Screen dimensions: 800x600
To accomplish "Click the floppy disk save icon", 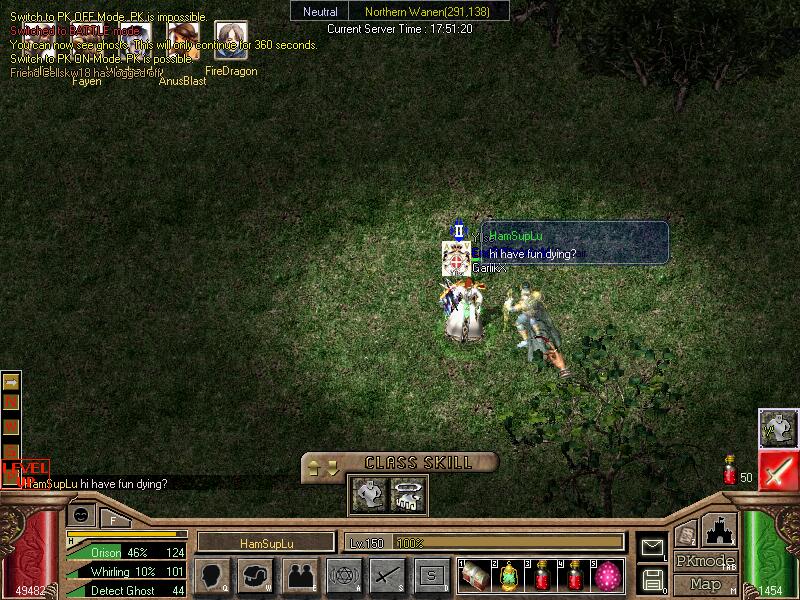I will click(652, 578).
